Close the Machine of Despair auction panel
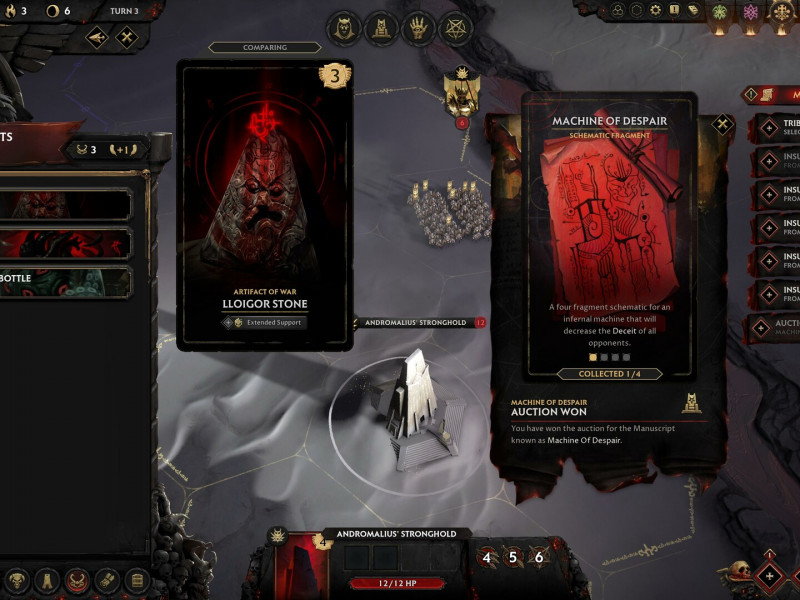This screenshot has width=800, height=600. pyautogui.click(x=723, y=126)
